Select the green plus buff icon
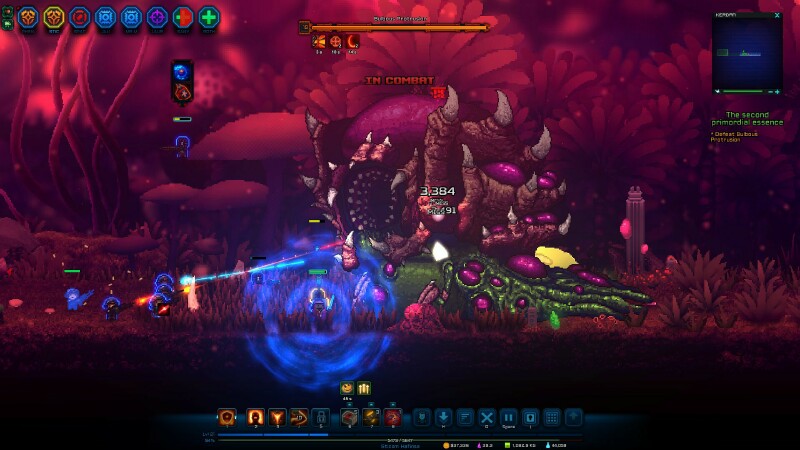The height and width of the screenshot is (450, 800). click(x=209, y=17)
